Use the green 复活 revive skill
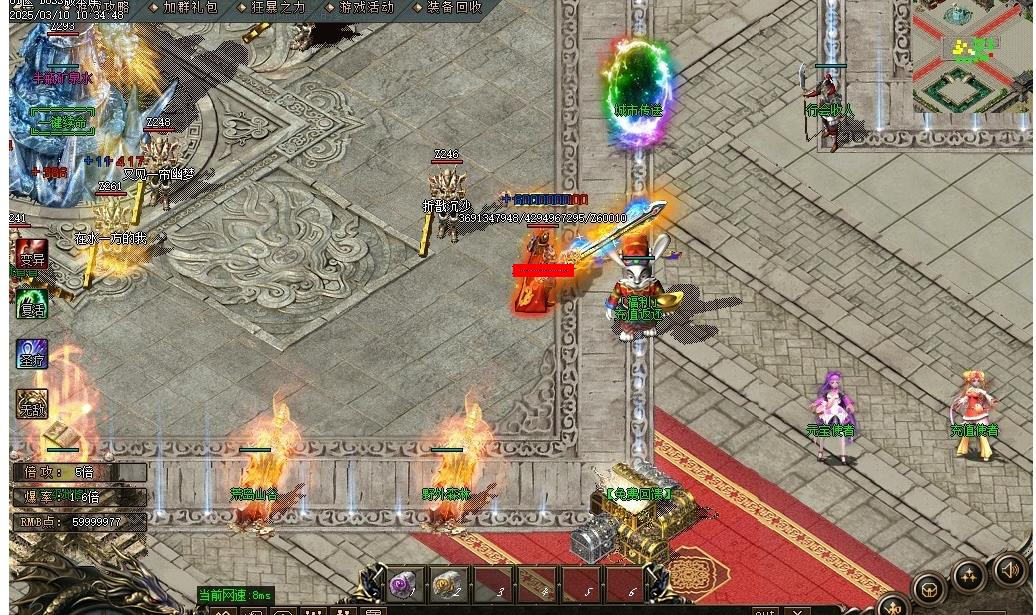Viewport: 1036px width, 615px height. point(32,304)
